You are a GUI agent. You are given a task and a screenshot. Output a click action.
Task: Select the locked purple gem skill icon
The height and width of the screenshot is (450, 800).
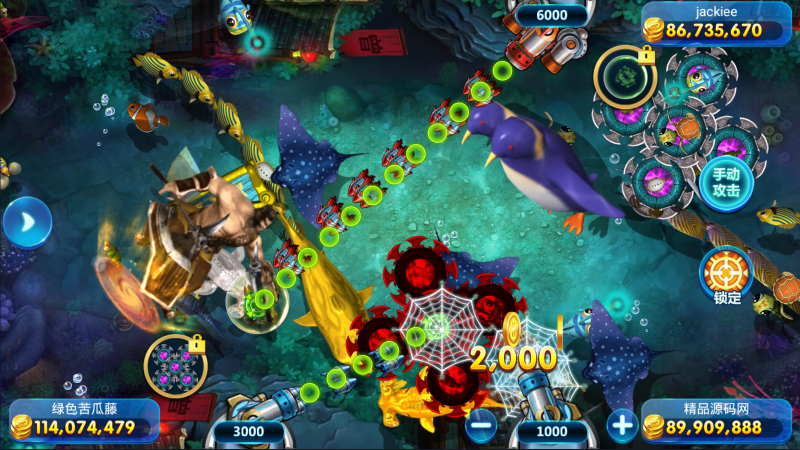[175, 366]
